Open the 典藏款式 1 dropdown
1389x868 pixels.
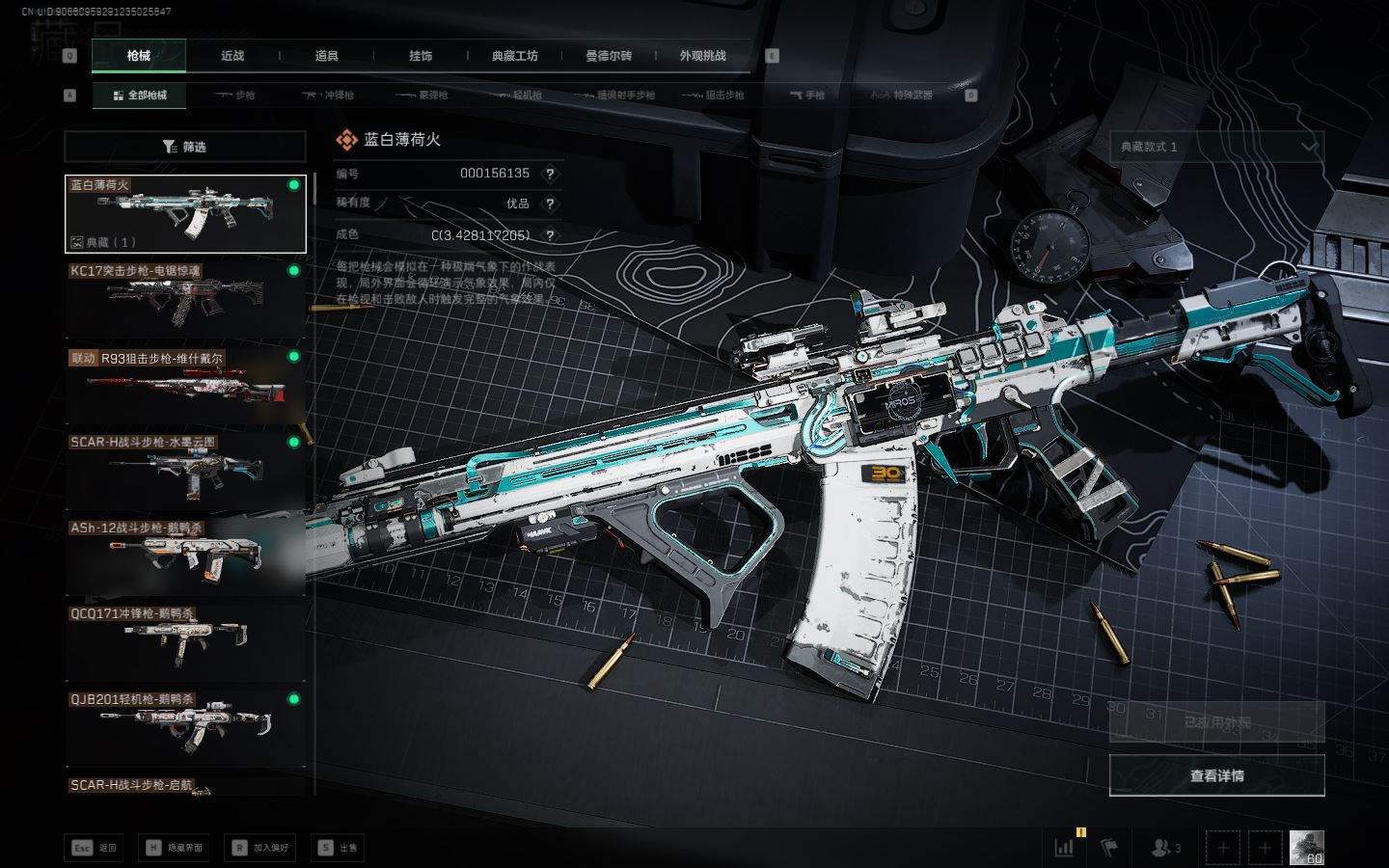(1216, 147)
